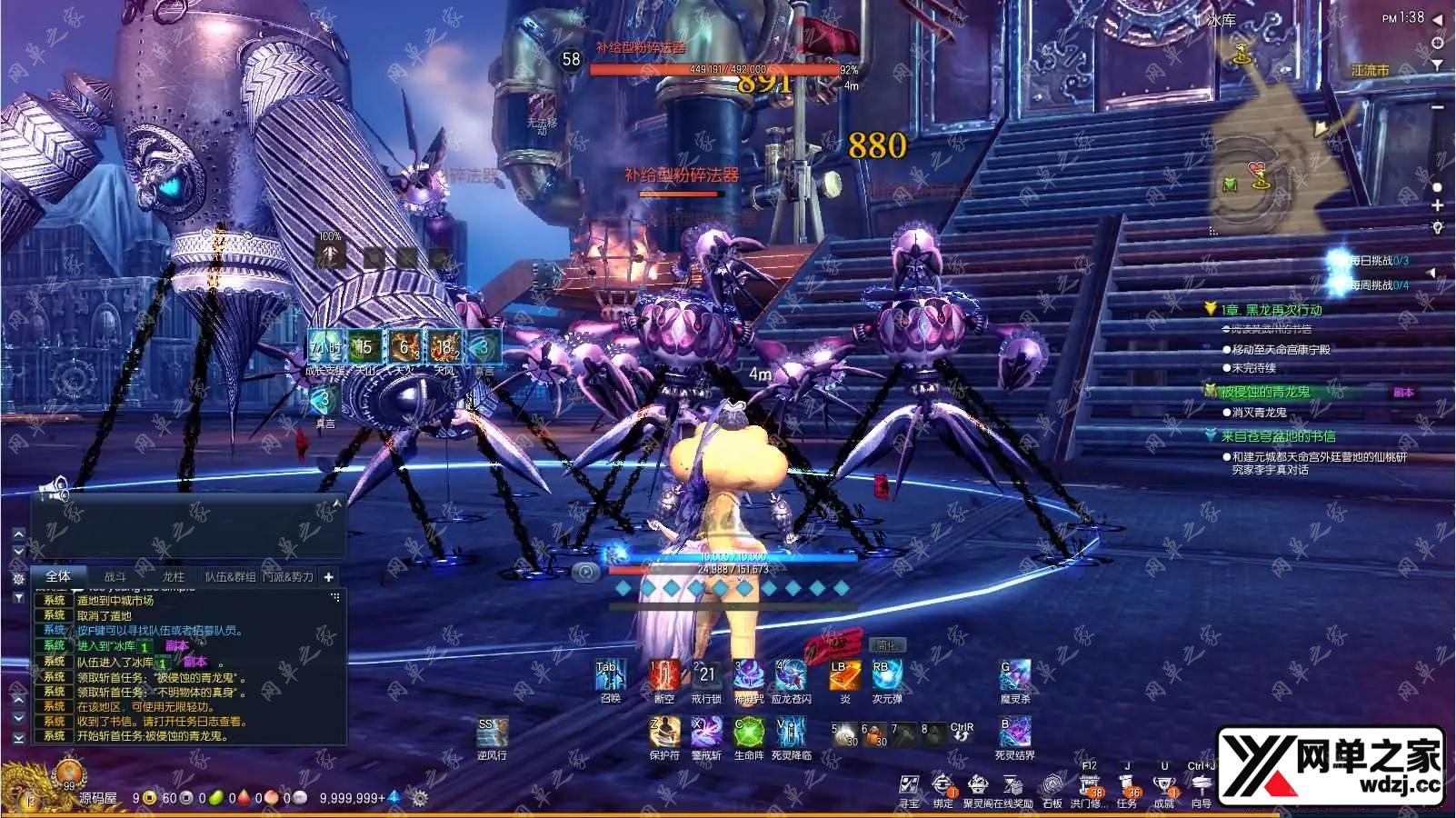This screenshot has width=1456, height=818.
Task: Click the minimap zoom-in plus button
Action: pyautogui.click(x=1437, y=206)
